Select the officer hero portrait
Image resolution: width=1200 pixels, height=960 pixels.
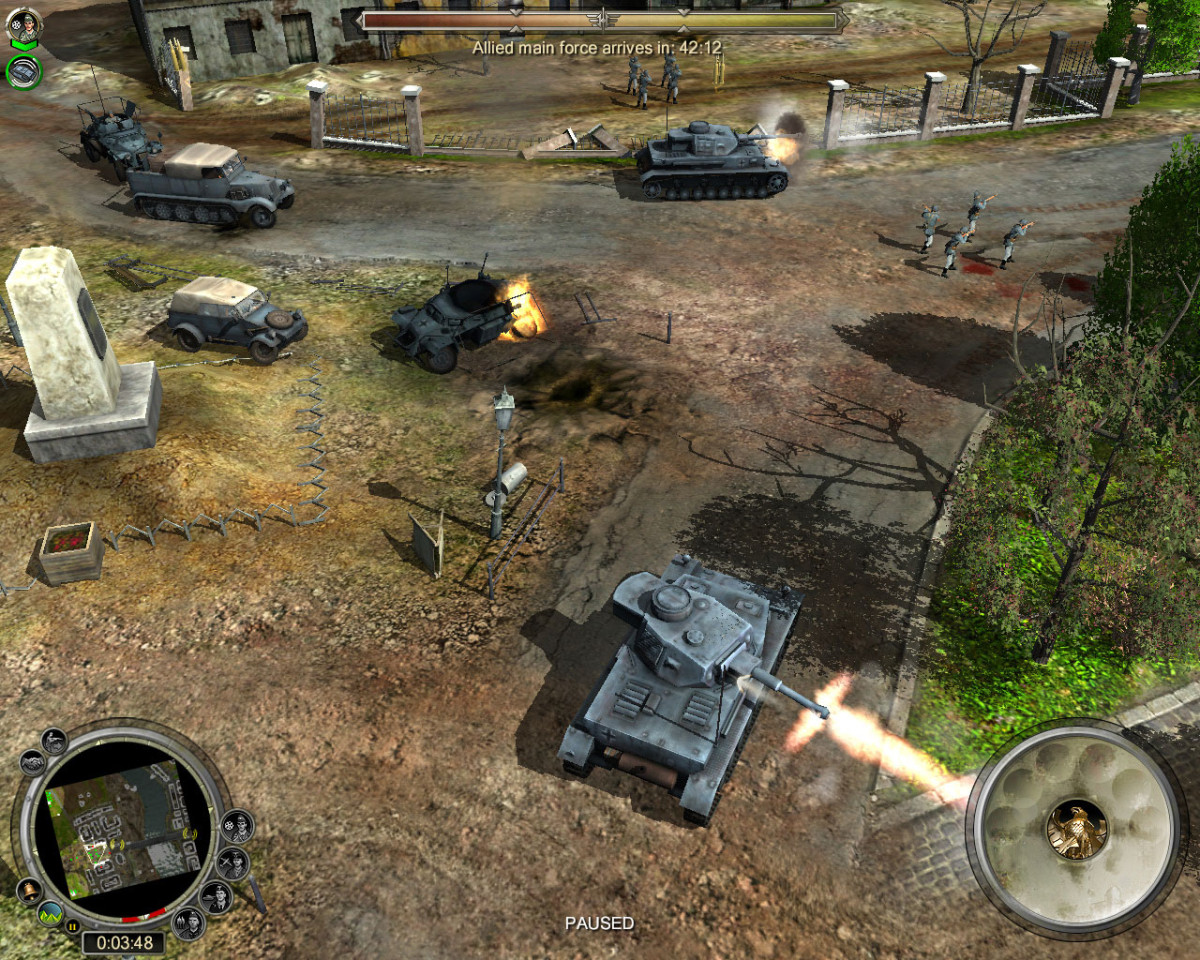(x=23, y=25)
